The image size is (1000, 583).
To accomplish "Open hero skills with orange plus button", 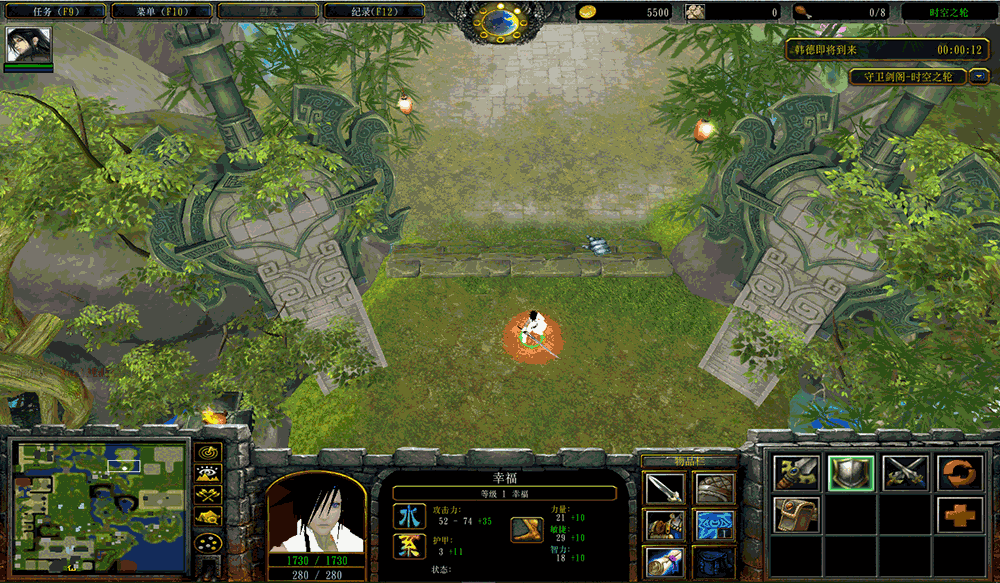I will [959, 515].
